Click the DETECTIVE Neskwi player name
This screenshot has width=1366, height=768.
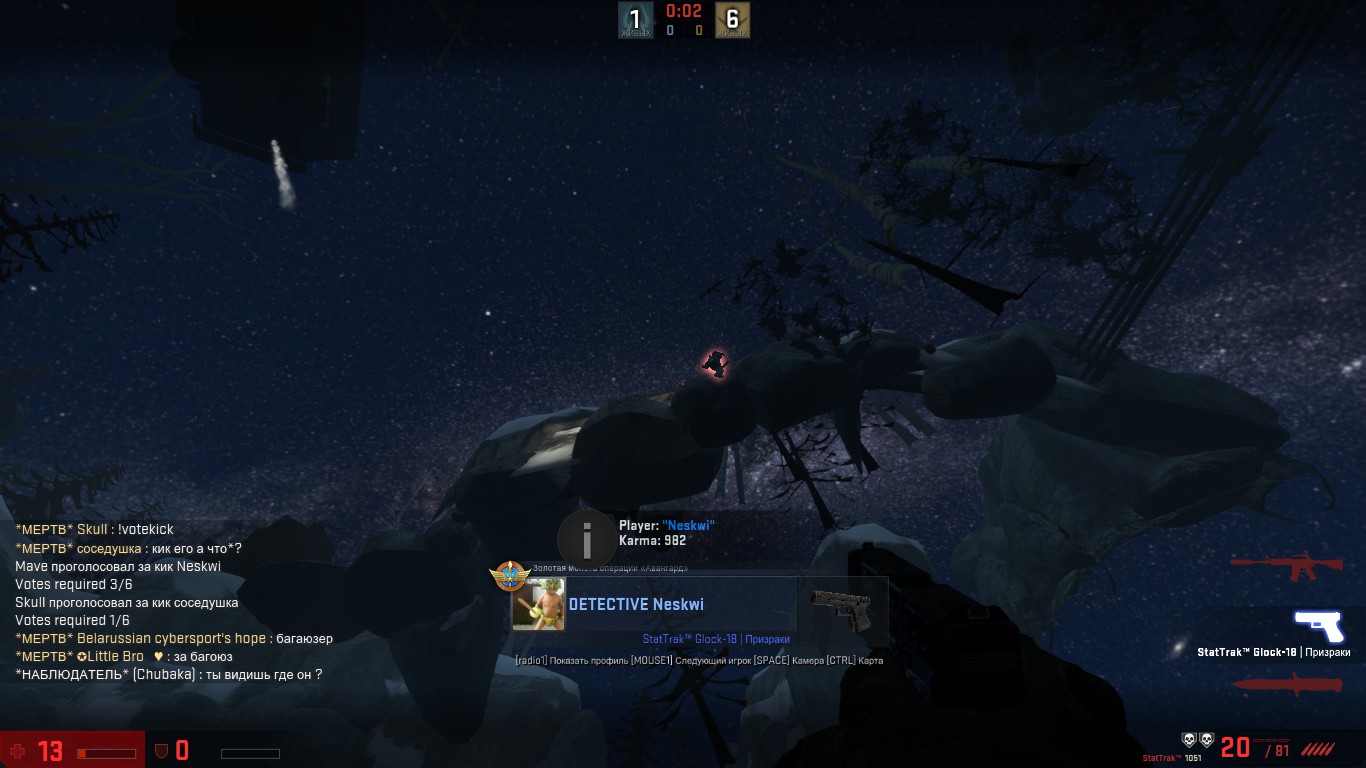coord(636,604)
